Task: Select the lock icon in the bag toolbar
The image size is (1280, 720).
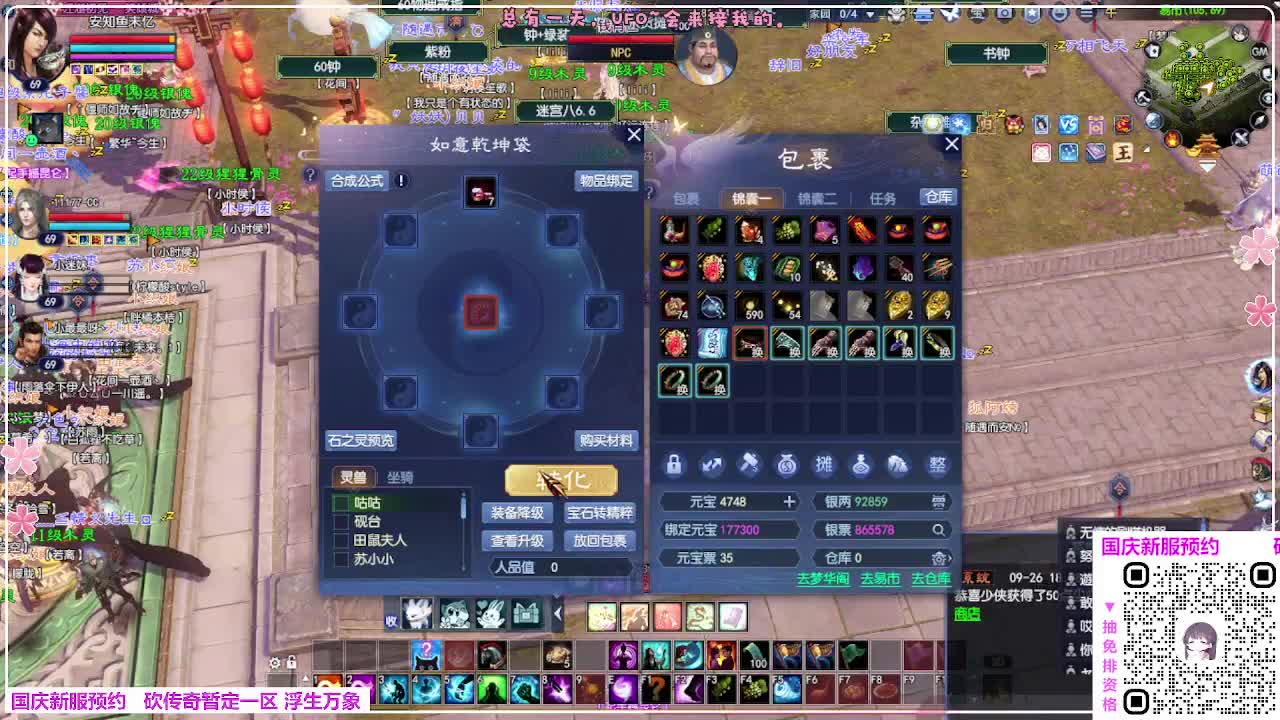Action: point(675,465)
